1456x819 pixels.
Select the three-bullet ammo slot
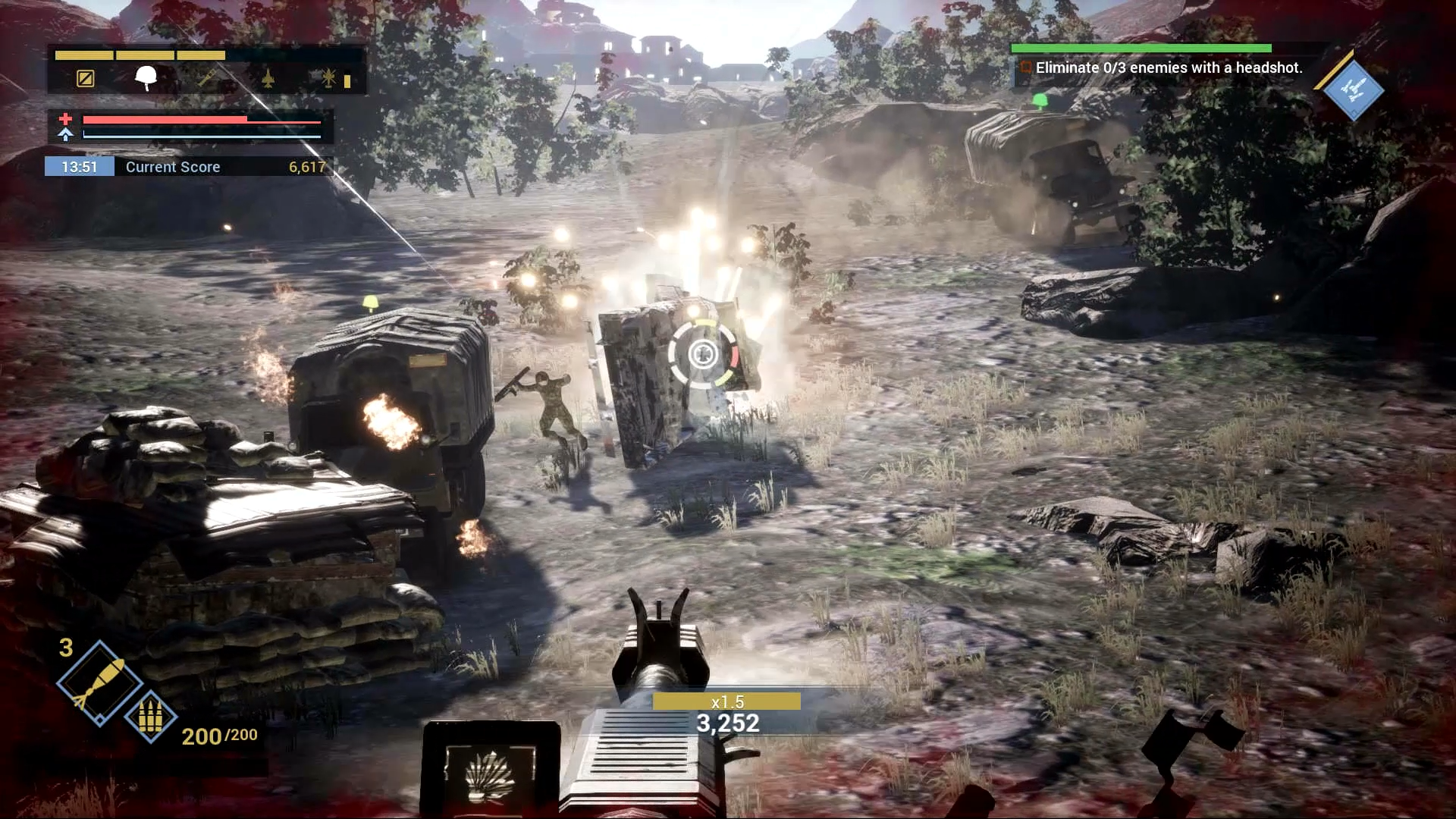click(x=150, y=716)
